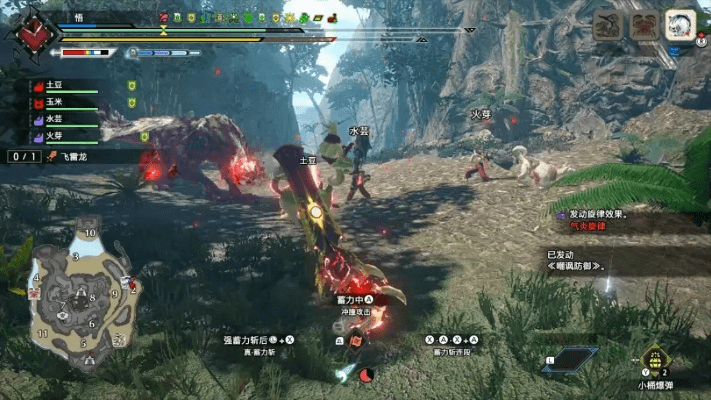The width and height of the screenshot is (711, 400).
Task: Select the 小桶爆弹 item slot
Action: click(655, 360)
